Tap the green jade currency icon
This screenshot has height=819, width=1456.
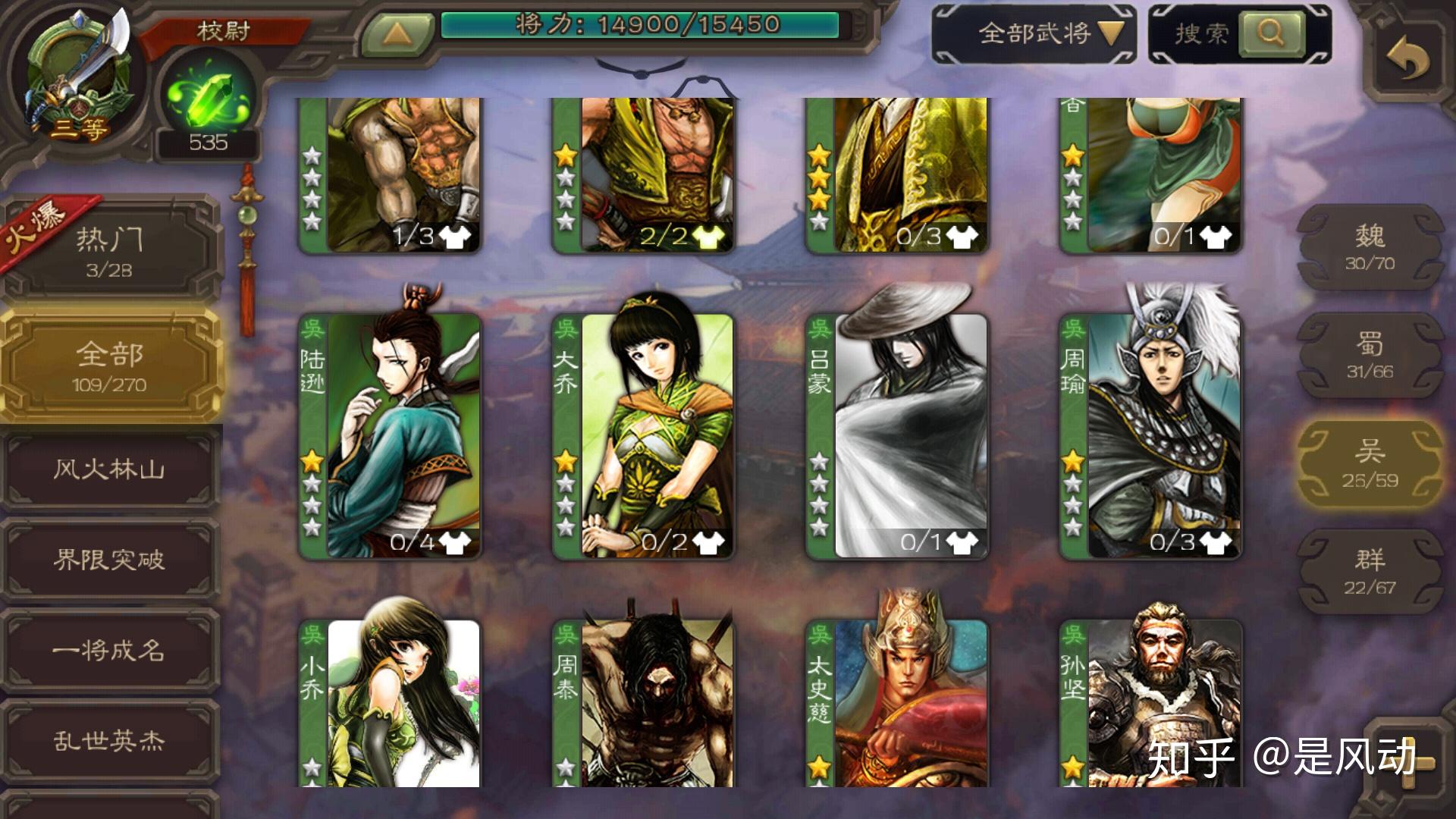(x=206, y=99)
